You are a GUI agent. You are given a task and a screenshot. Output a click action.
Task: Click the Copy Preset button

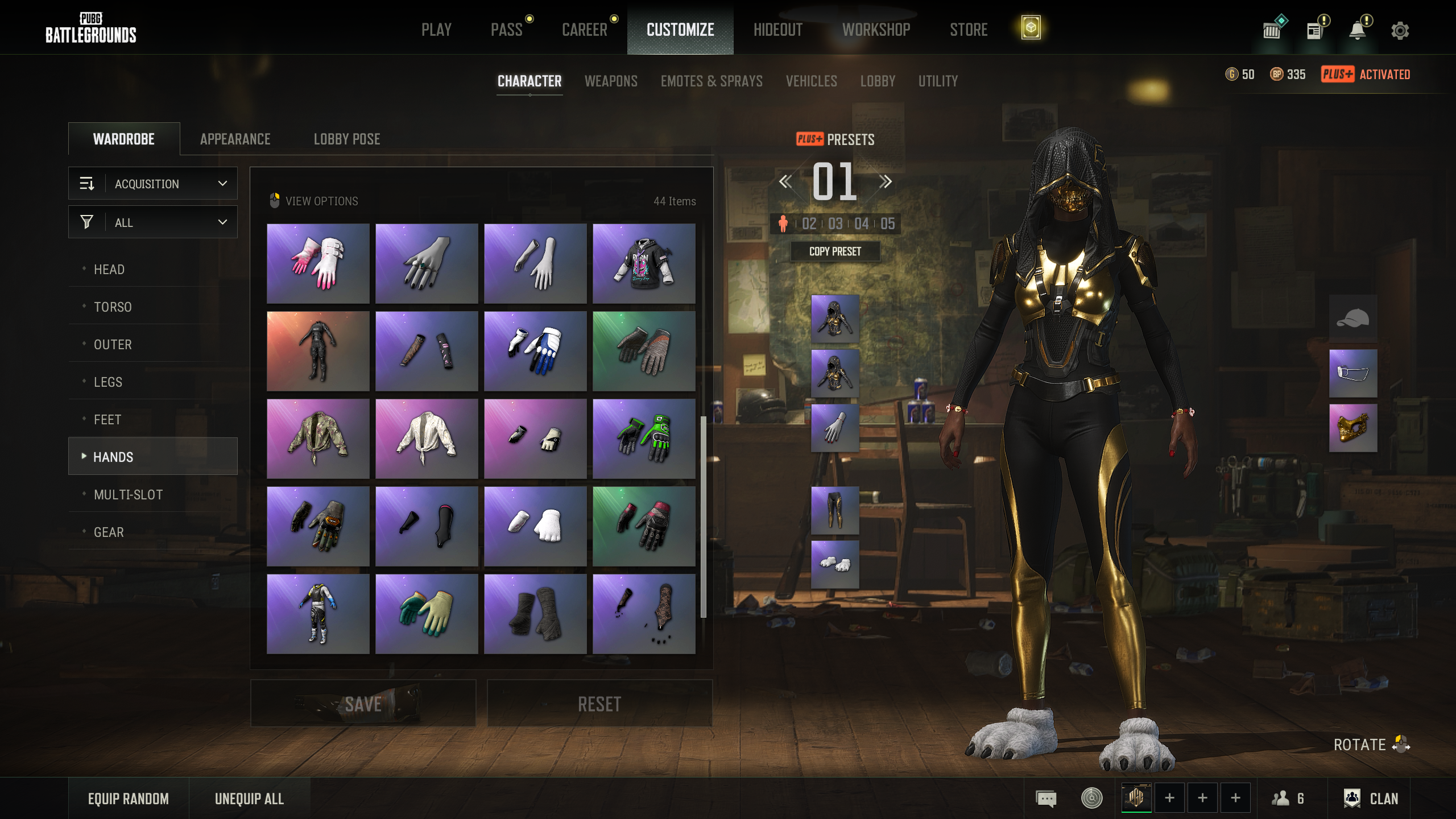[835, 251]
